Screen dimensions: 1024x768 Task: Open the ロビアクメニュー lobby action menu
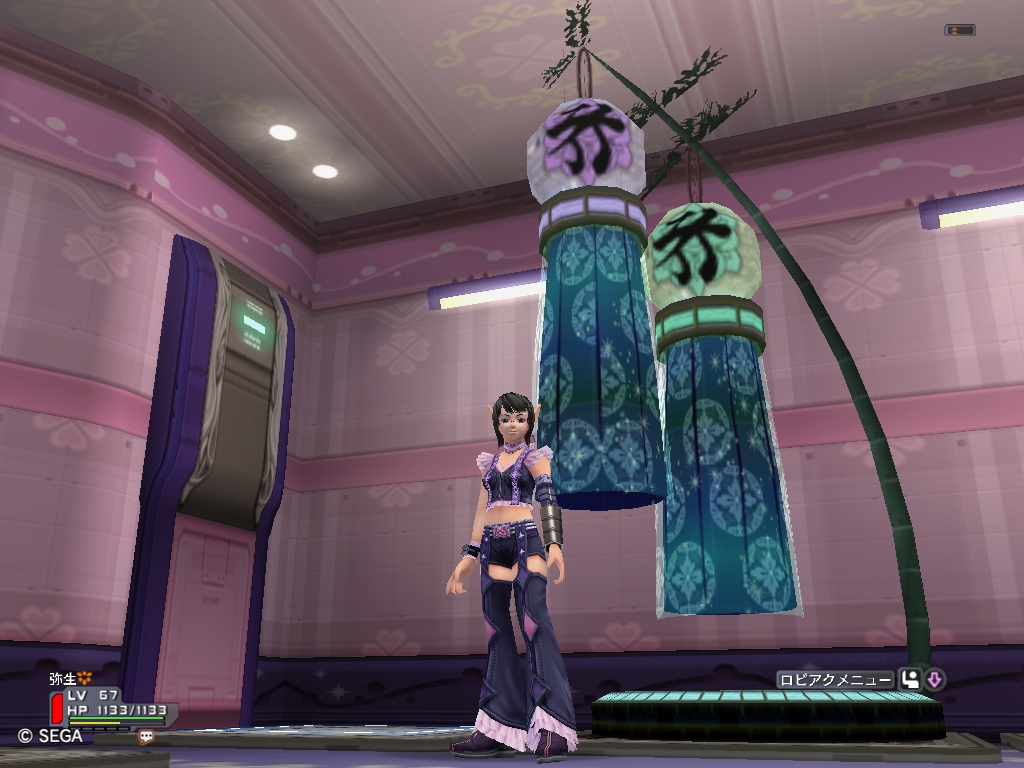point(834,680)
